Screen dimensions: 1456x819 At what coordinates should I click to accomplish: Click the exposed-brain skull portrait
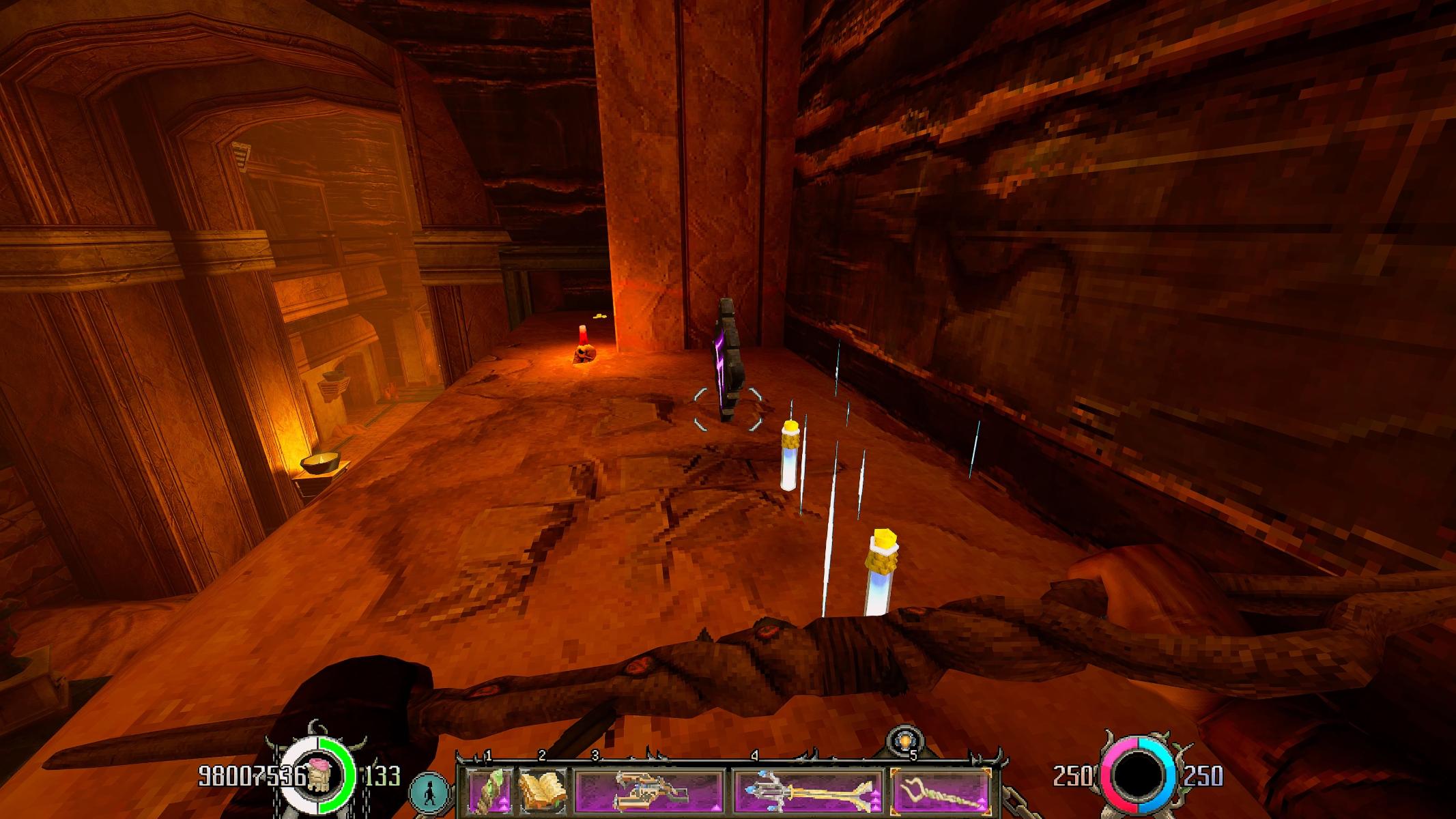[318, 777]
